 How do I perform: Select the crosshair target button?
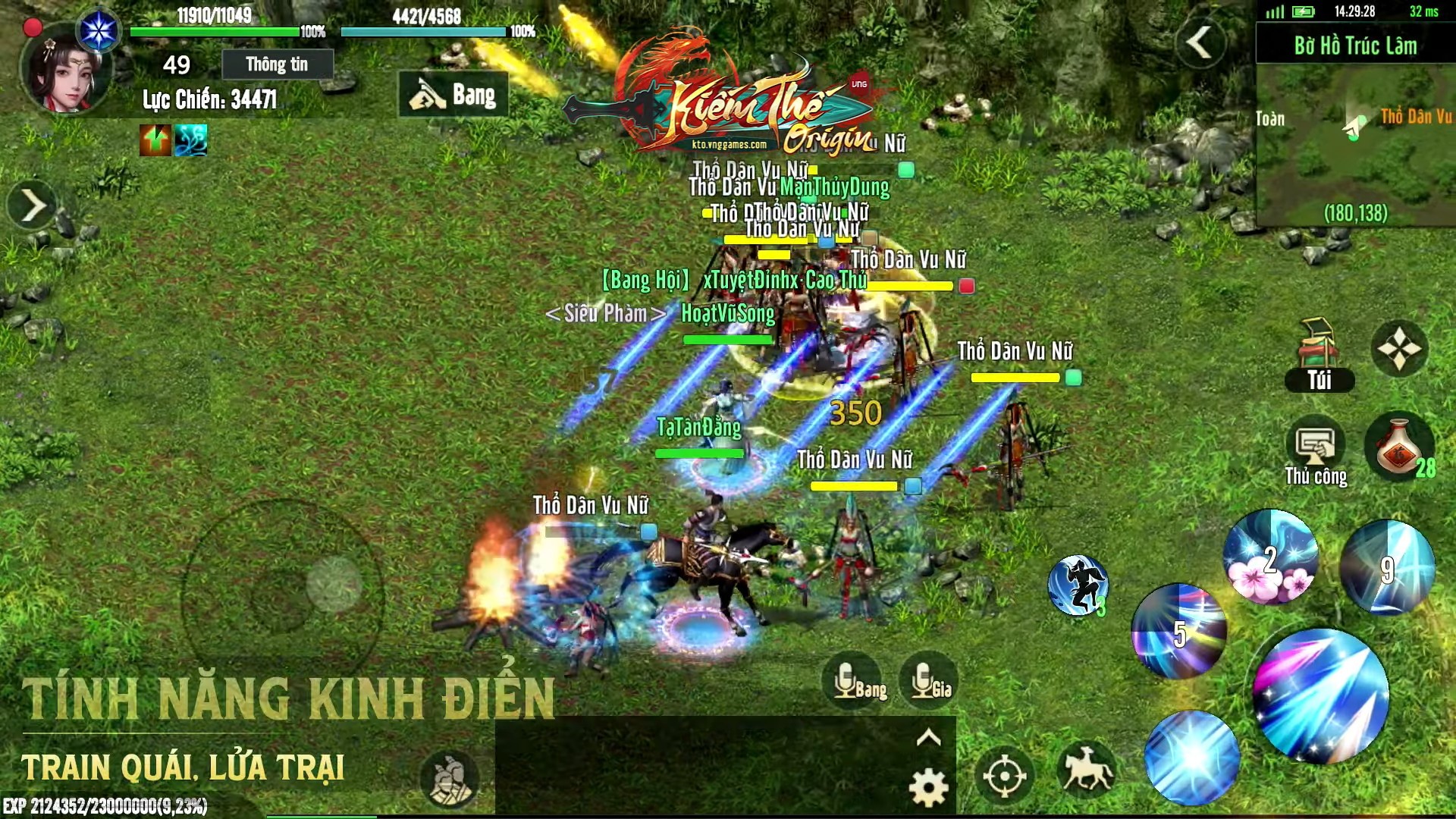pyautogui.click(x=1005, y=776)
